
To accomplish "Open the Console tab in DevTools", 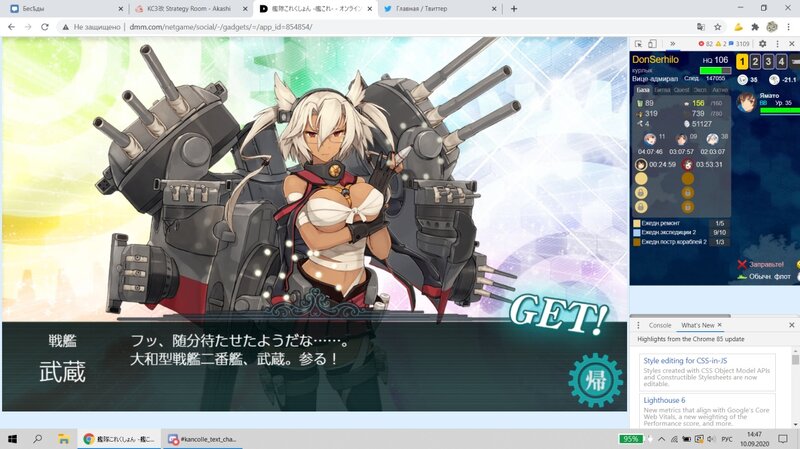I will [x=660, y=325].
